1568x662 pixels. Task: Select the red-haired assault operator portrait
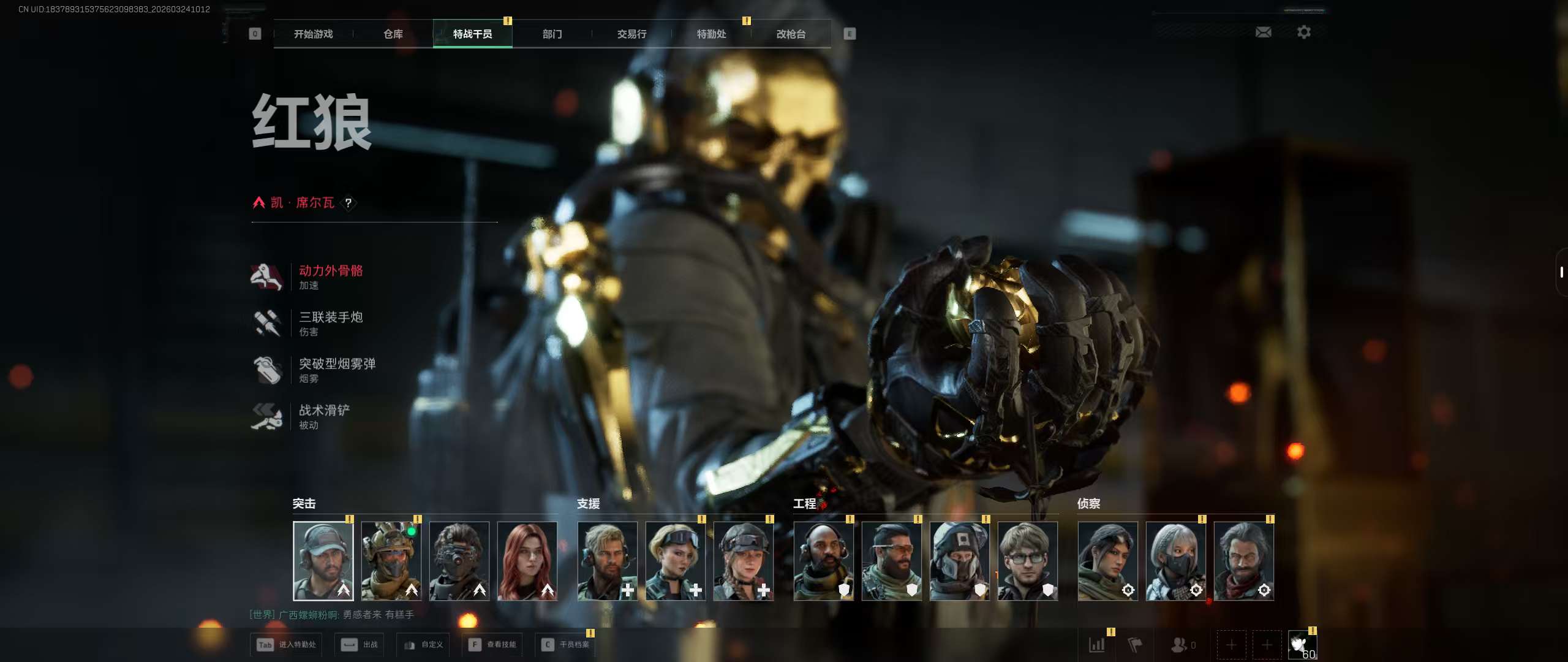click(x=527, y=560)
